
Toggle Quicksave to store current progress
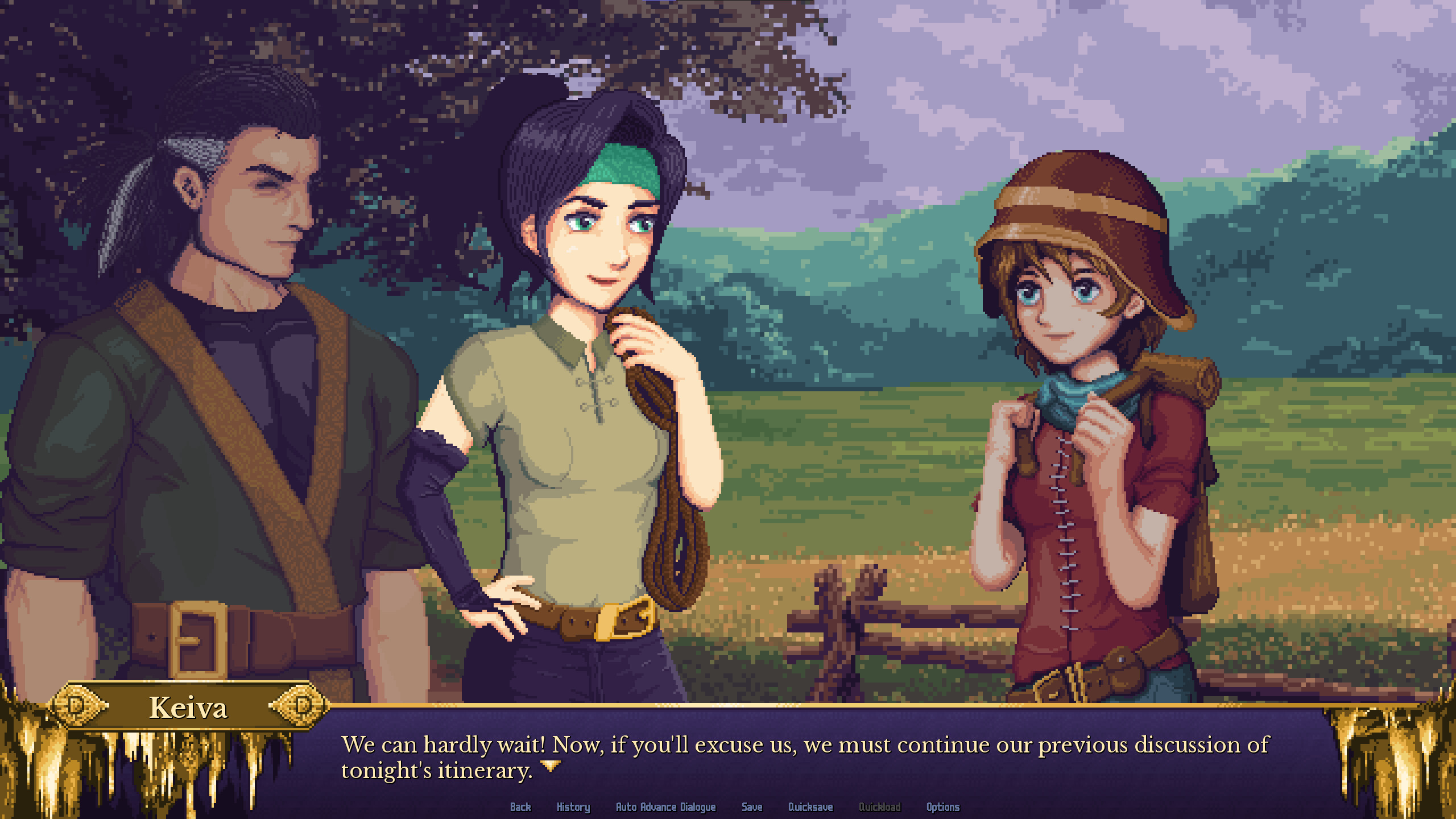point(810,807)
